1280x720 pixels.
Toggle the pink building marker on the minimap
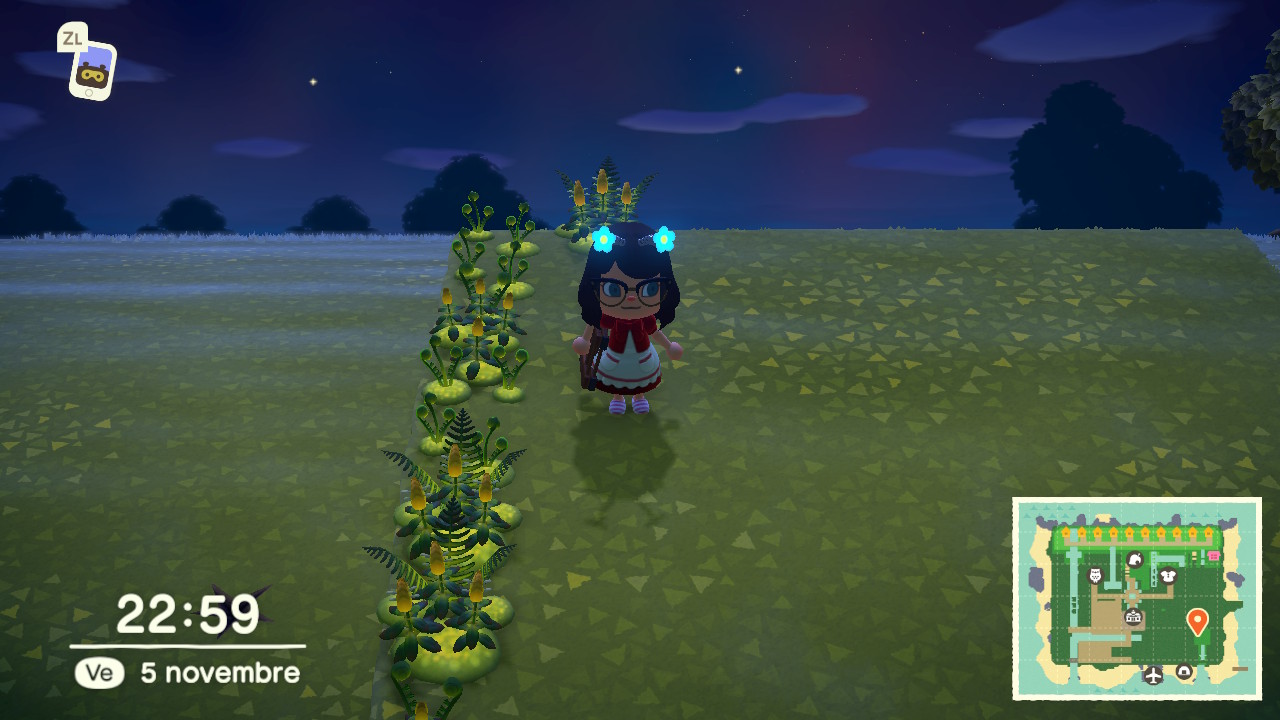click(x=1213, y=554)
